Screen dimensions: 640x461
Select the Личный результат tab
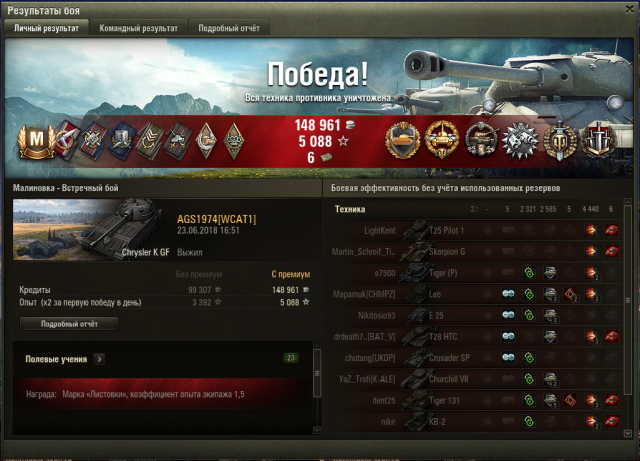pyautogui.click(x=47, y=28)
